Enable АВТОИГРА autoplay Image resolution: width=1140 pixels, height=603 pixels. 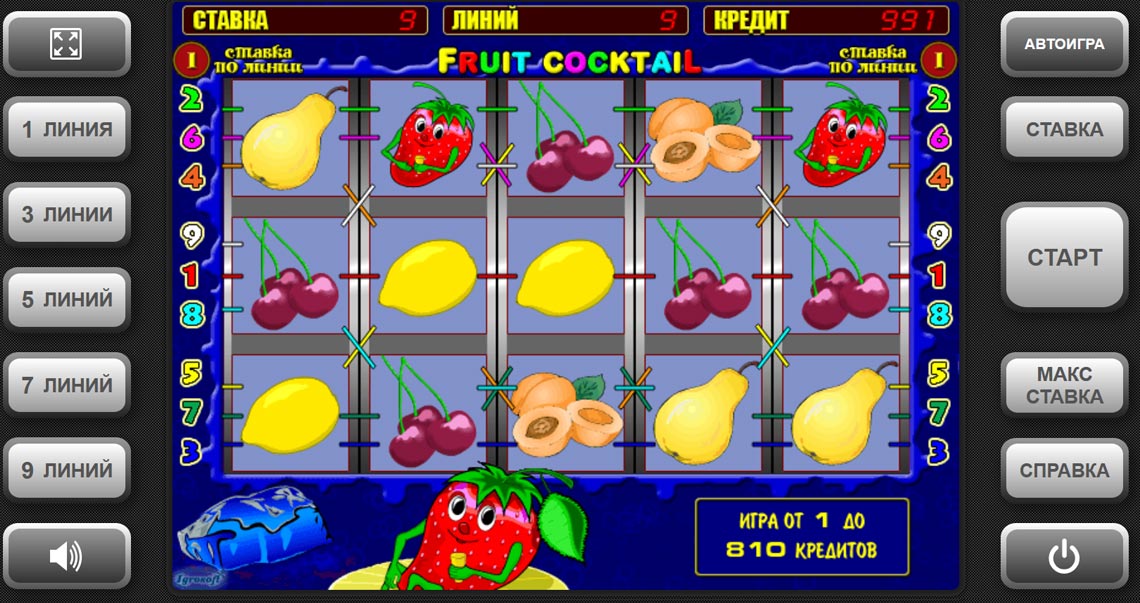point(1064,44)
